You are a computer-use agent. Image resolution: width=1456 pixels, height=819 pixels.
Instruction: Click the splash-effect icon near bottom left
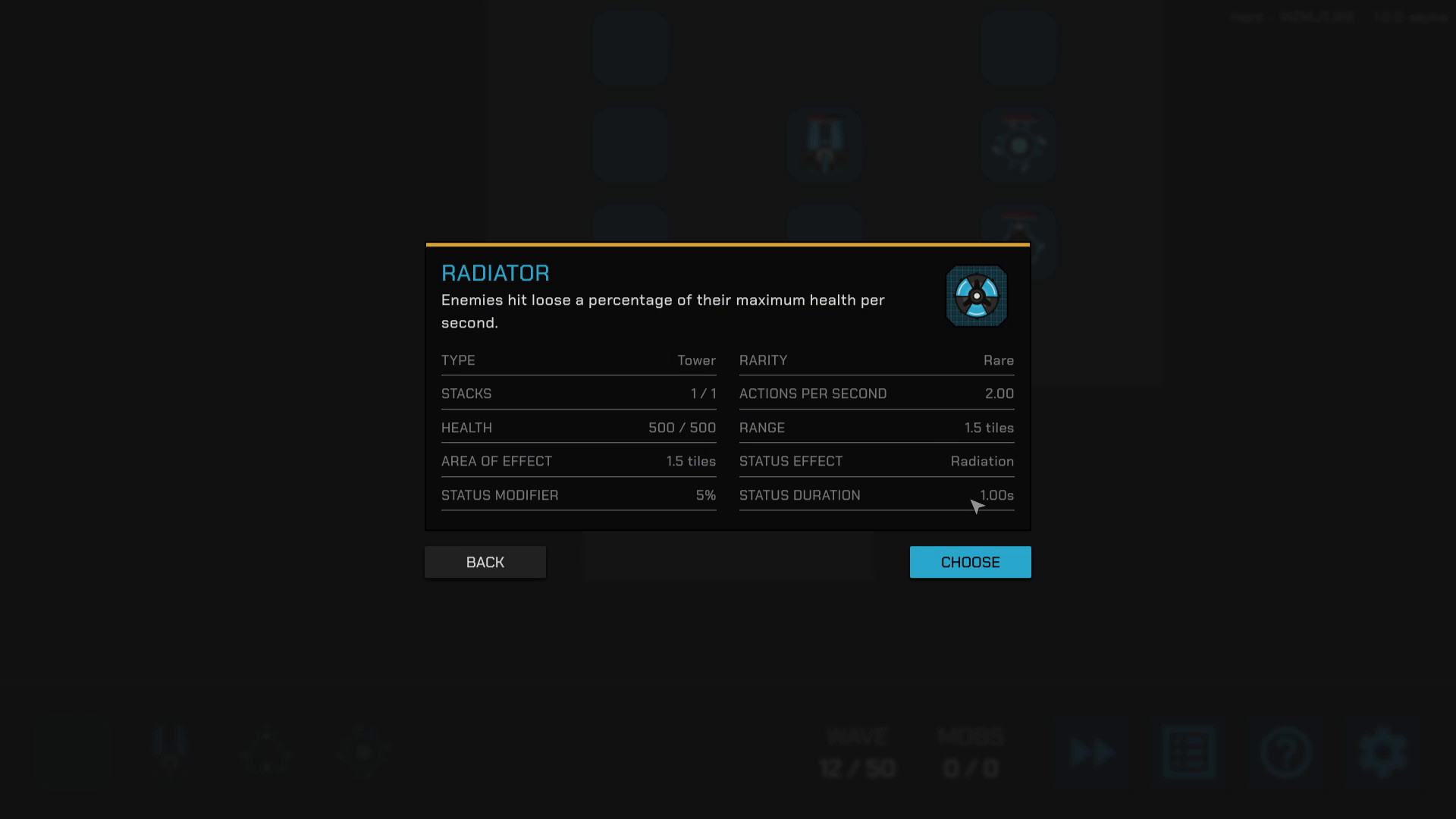tap(267, 751)
